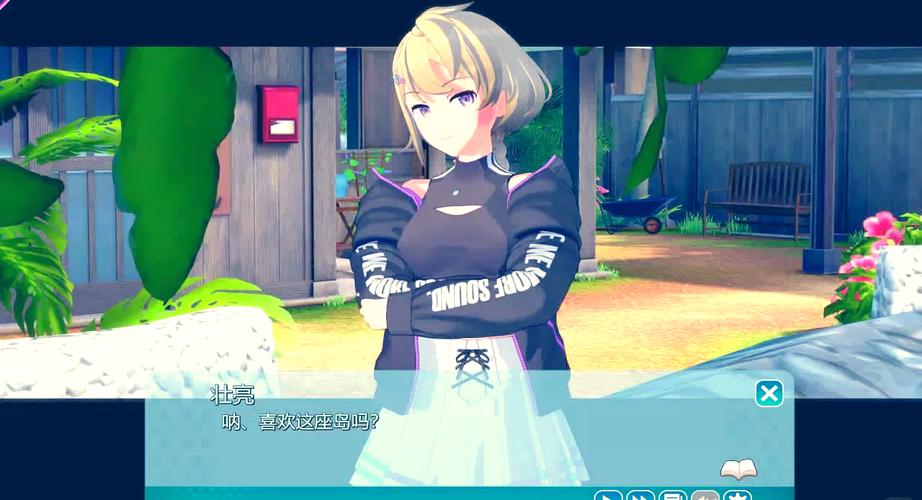
Task: Skip dialogue with the fast-forward button
Action: 640,496
